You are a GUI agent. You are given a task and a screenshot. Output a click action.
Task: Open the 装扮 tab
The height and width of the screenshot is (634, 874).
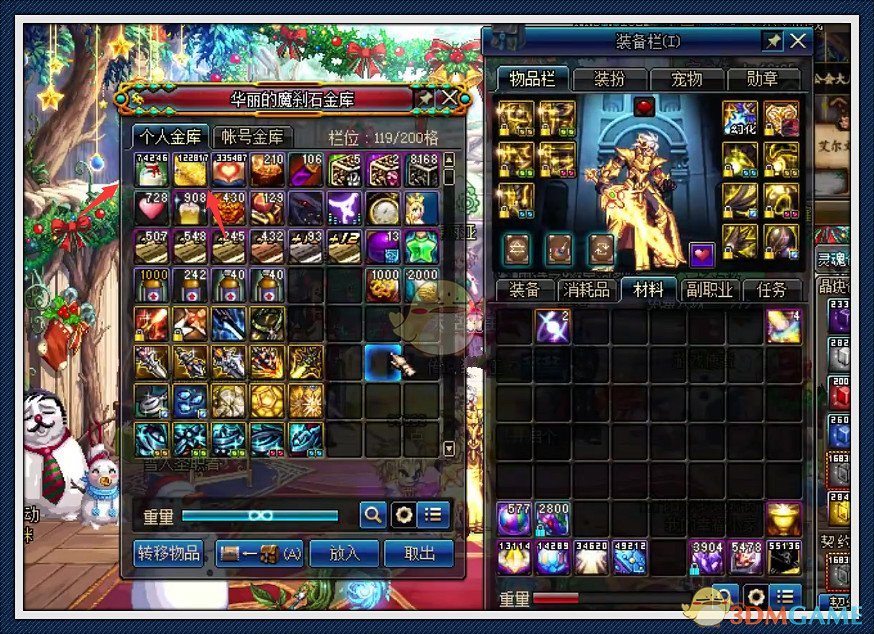pos(609,79)
